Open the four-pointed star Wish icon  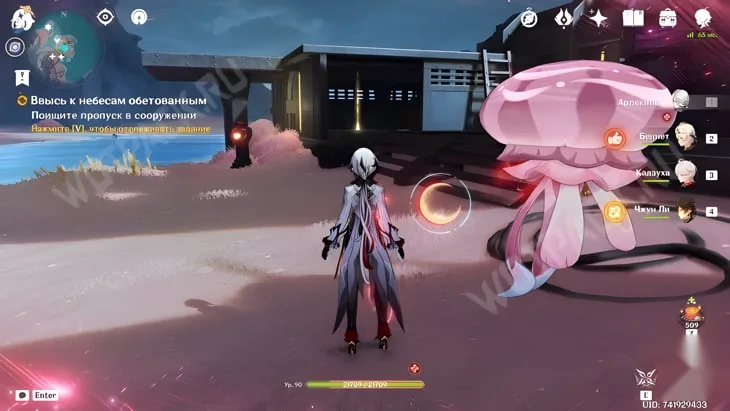[598, 18]
